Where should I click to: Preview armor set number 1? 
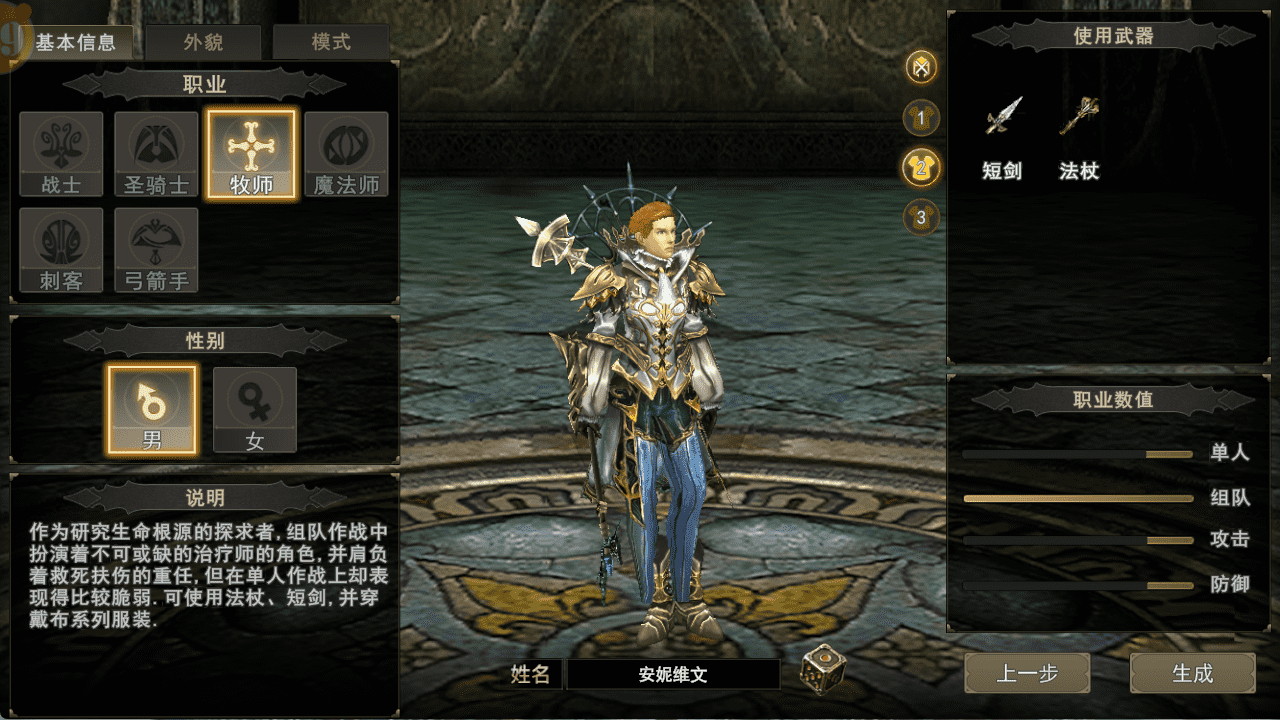coord(921,119)
